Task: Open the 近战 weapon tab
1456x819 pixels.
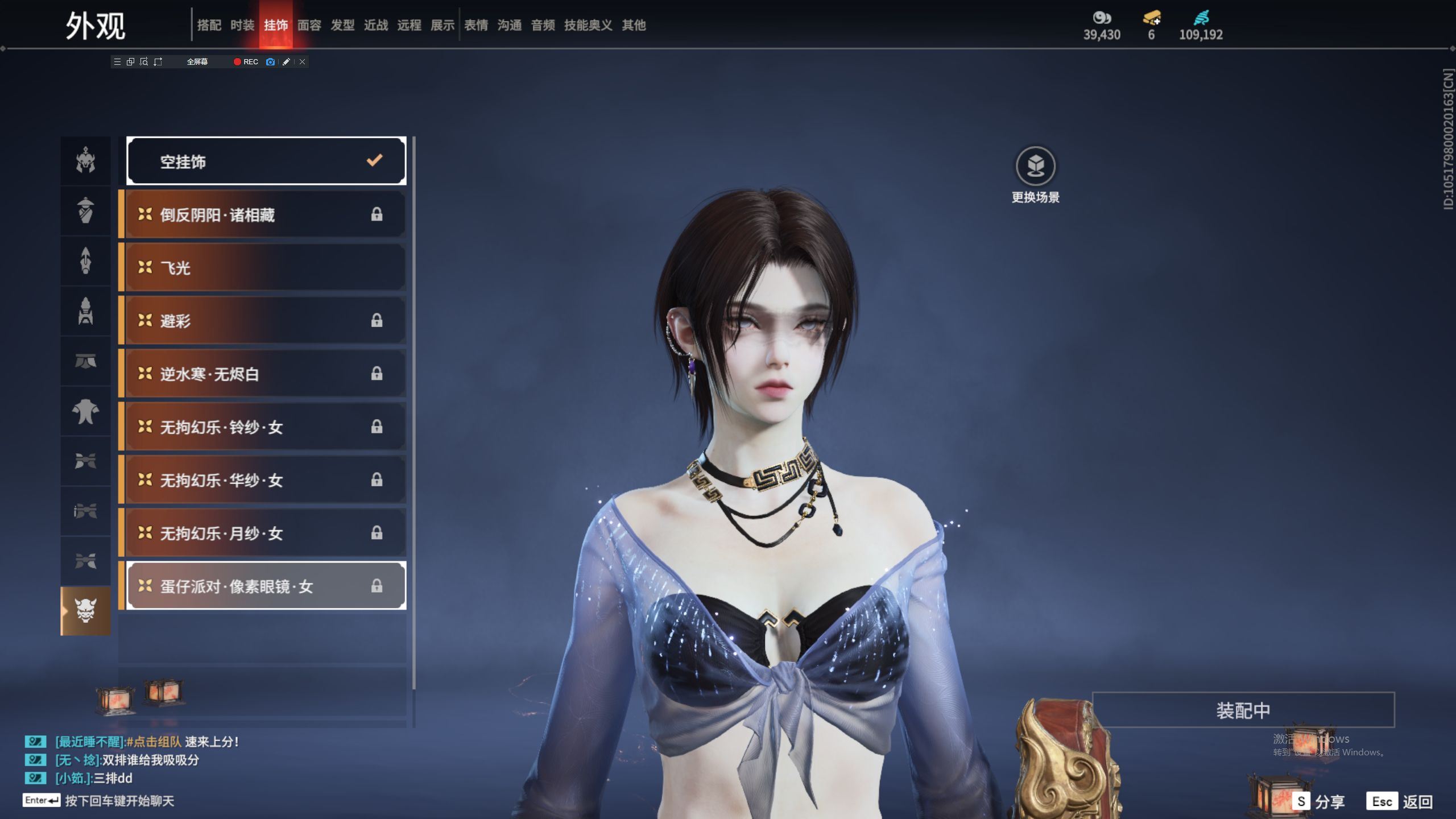Action: tap(376, 25)
